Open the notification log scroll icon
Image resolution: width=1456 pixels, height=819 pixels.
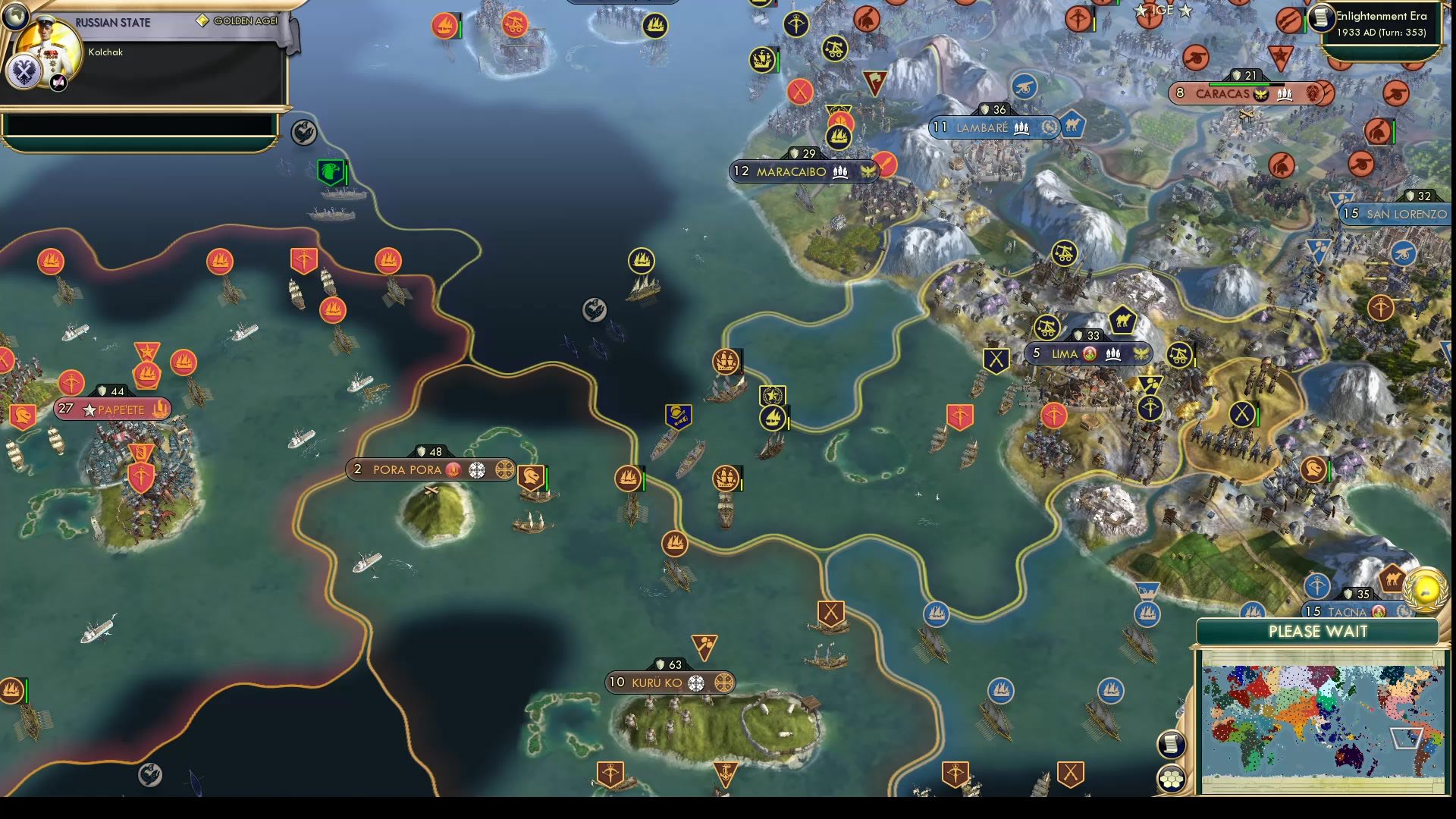point(1172,744)
